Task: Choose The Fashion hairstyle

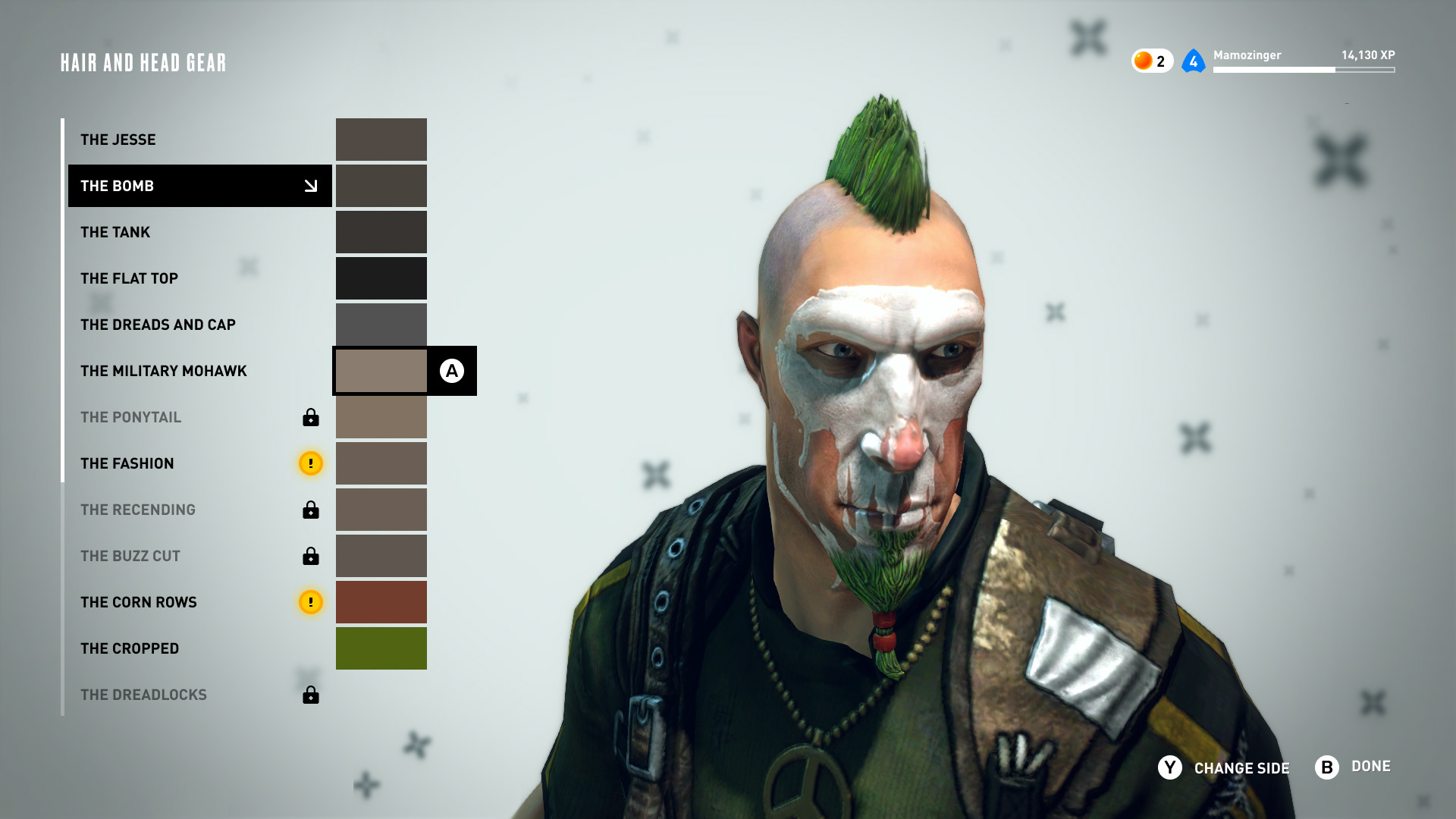Action: coord(127,463)
